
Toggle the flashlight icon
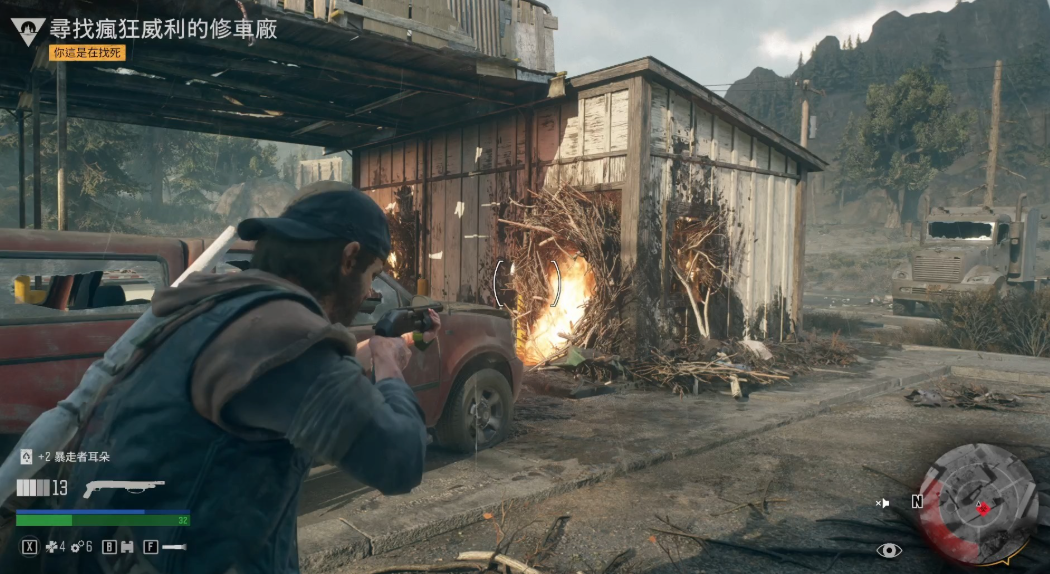174,547
